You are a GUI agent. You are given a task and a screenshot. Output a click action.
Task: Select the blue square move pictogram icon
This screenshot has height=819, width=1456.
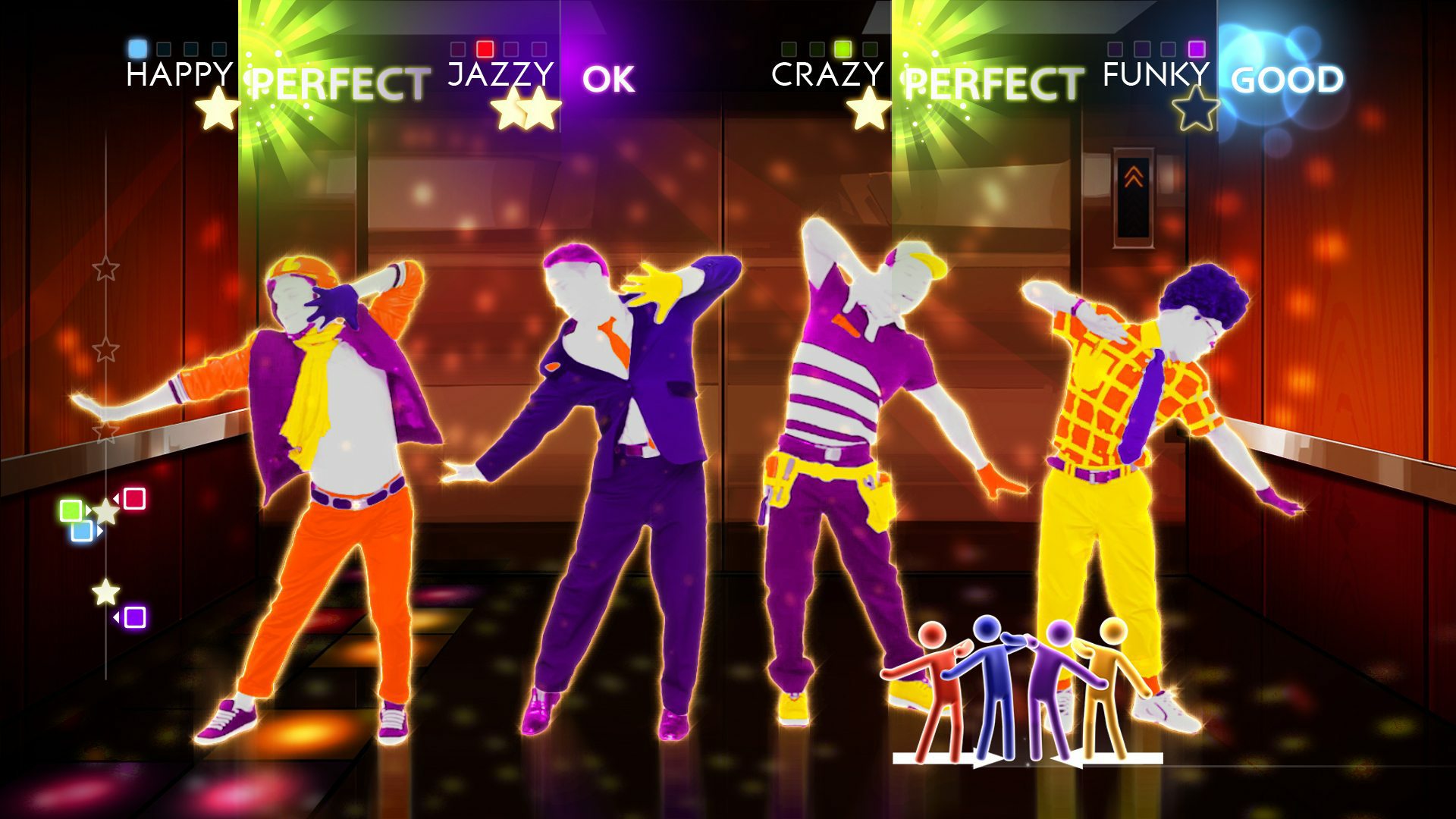(82, 531)
